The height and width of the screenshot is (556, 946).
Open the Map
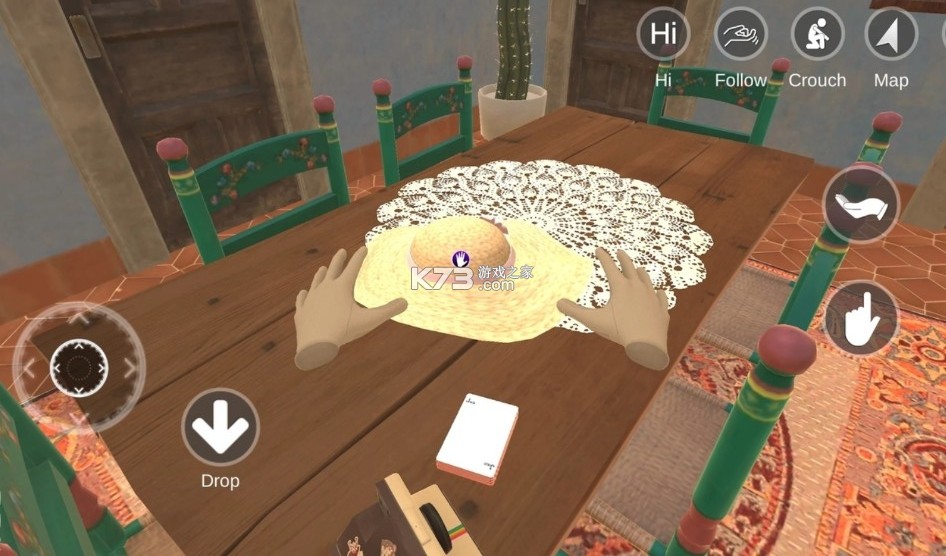[891, 34]
